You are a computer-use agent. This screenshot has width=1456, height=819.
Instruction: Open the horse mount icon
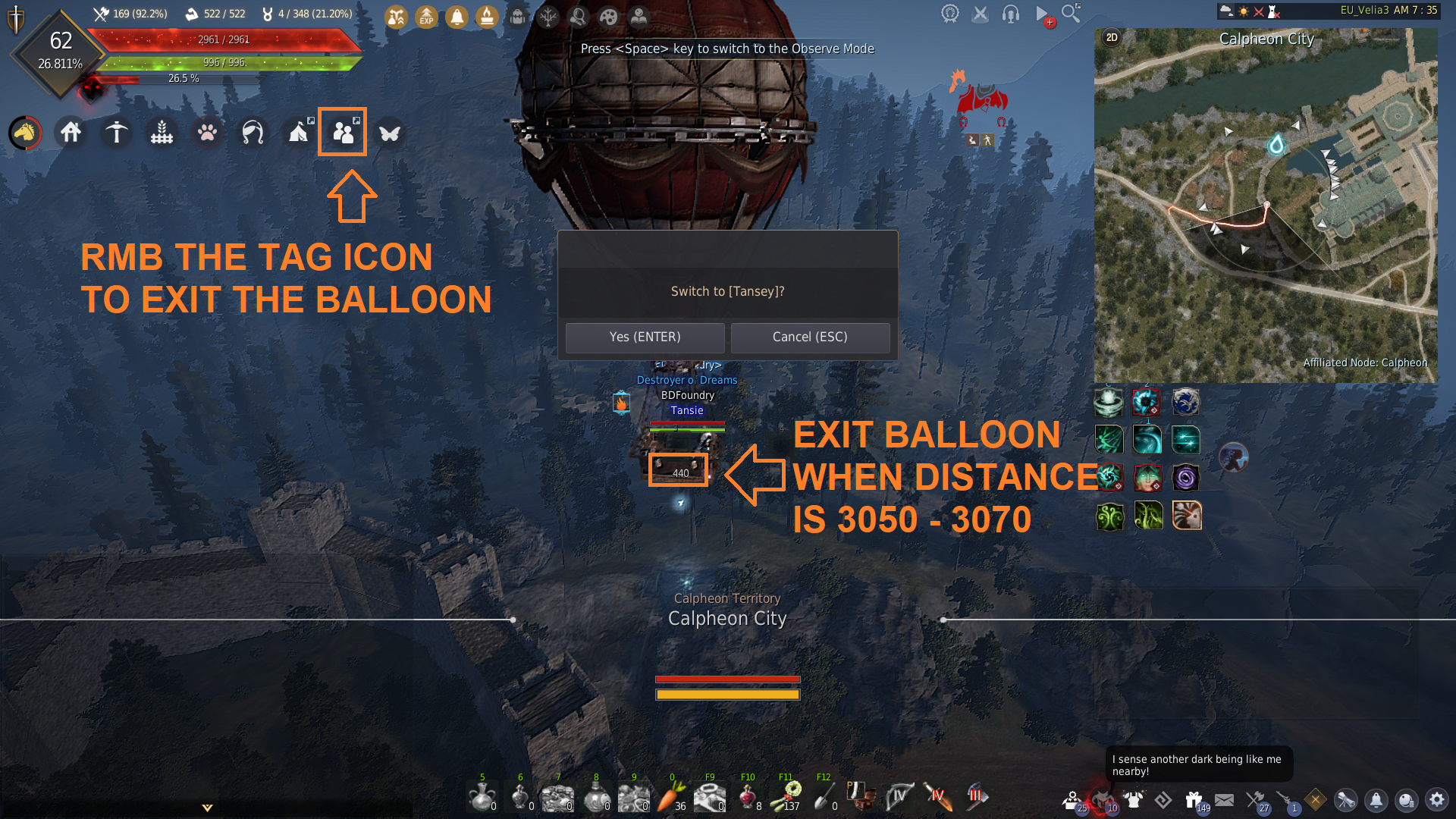25,133
